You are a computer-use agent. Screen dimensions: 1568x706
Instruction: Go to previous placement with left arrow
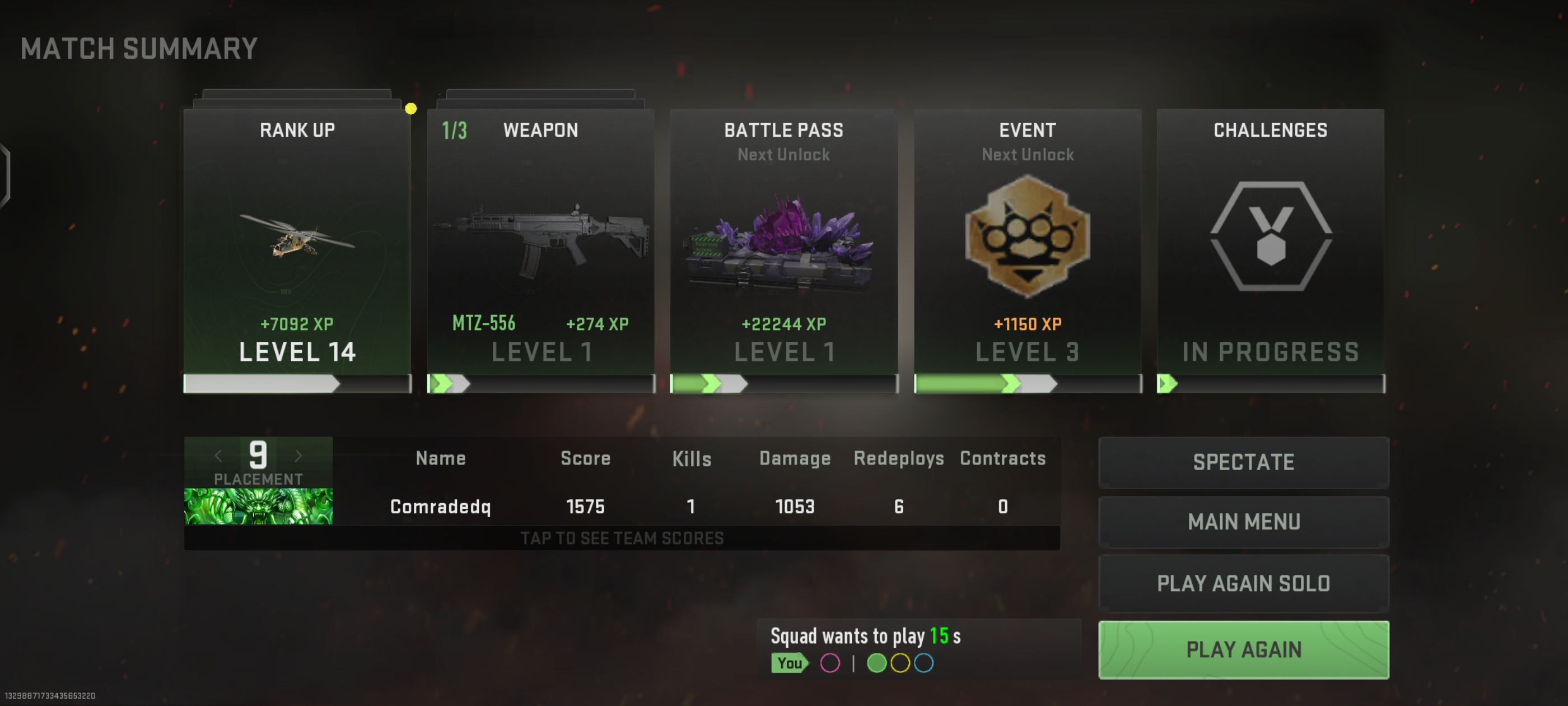pos(218,456)
